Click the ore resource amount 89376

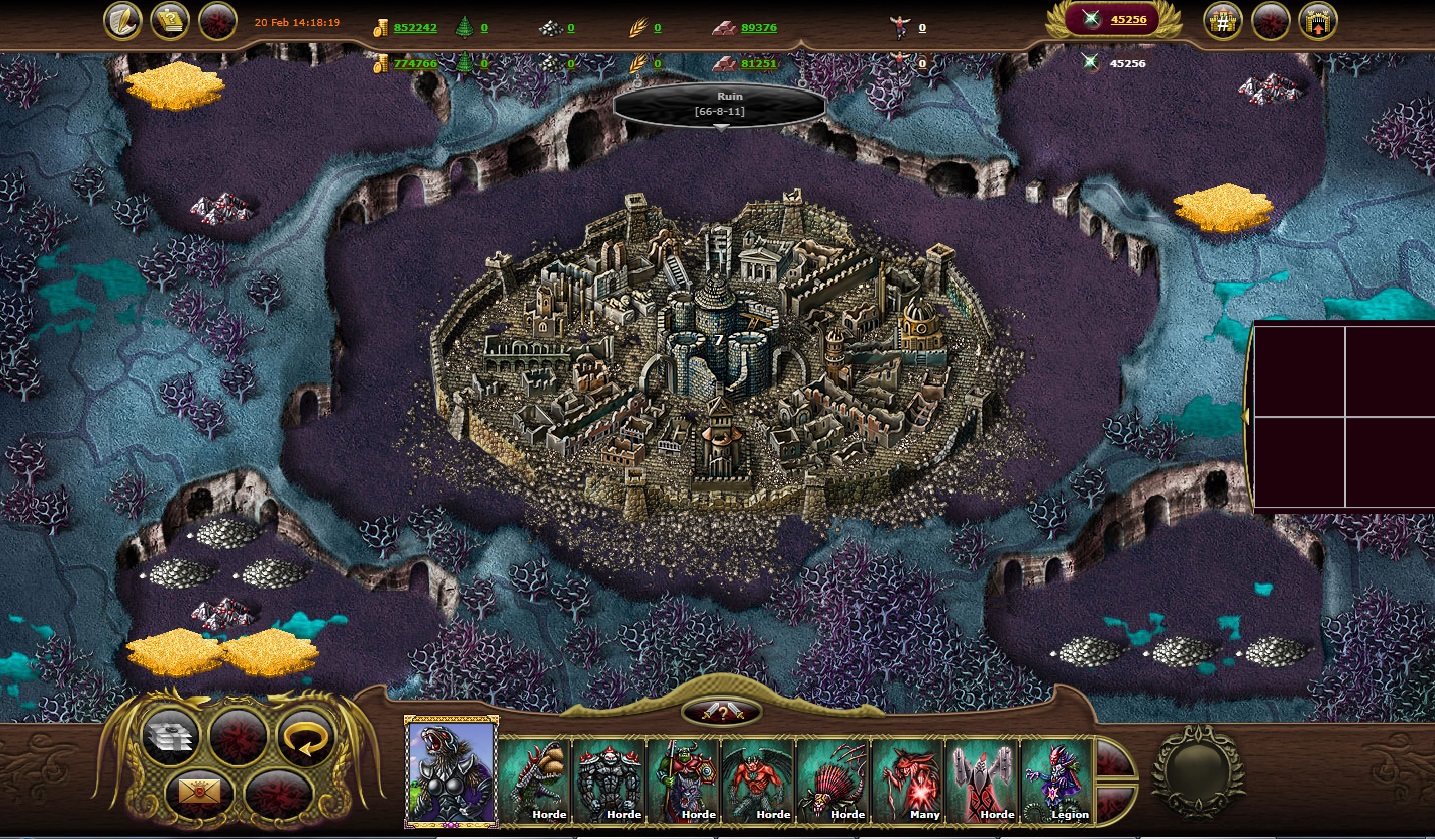[x=759, y=28]
